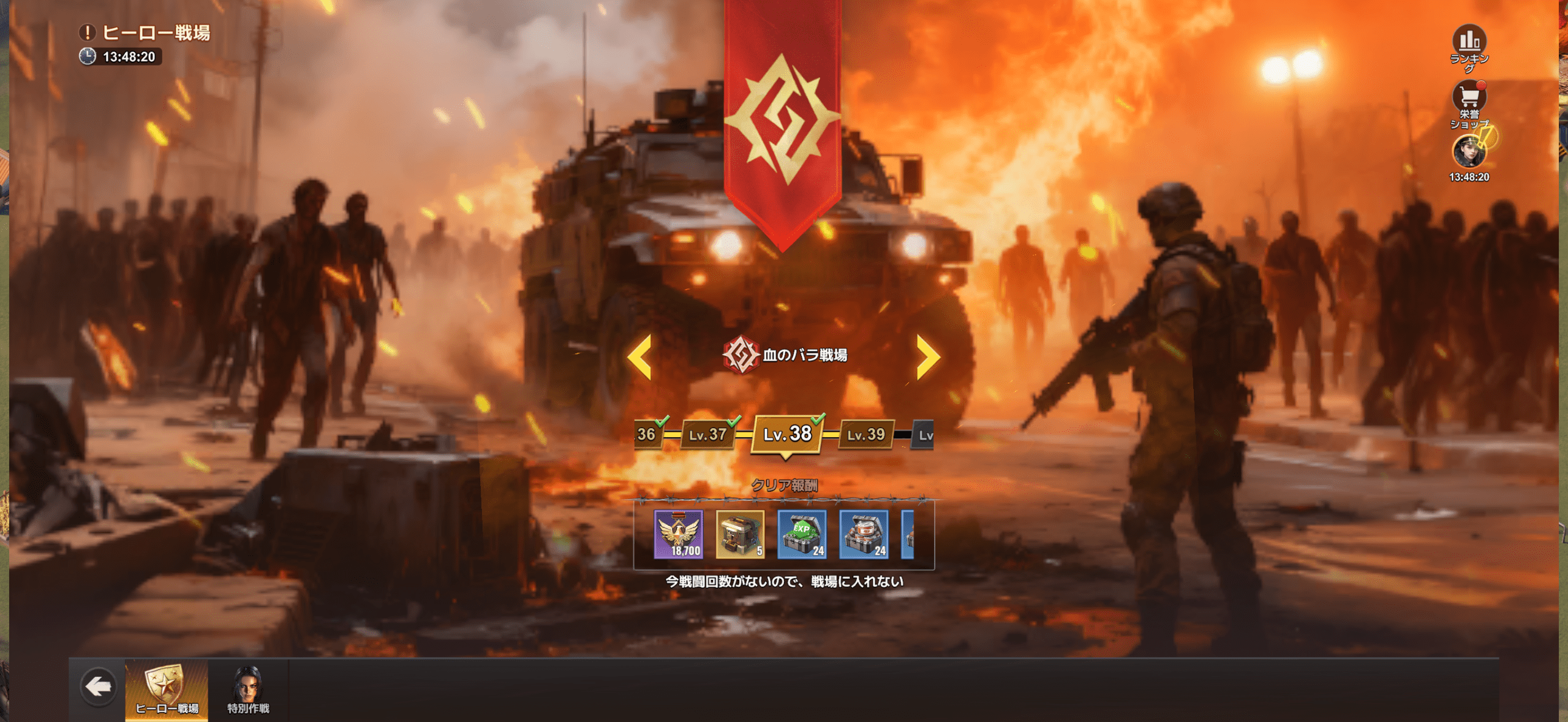Viewport: 1568px width, 722px height.
Task: Go to the next battlefield with right arrow
Action: (927, 356)
